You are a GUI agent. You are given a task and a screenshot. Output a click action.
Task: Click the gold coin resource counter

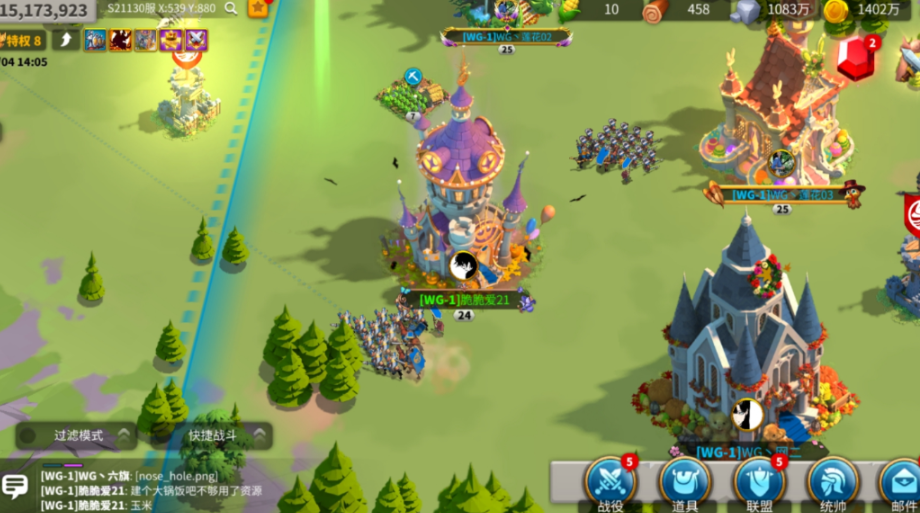(860, 10)
